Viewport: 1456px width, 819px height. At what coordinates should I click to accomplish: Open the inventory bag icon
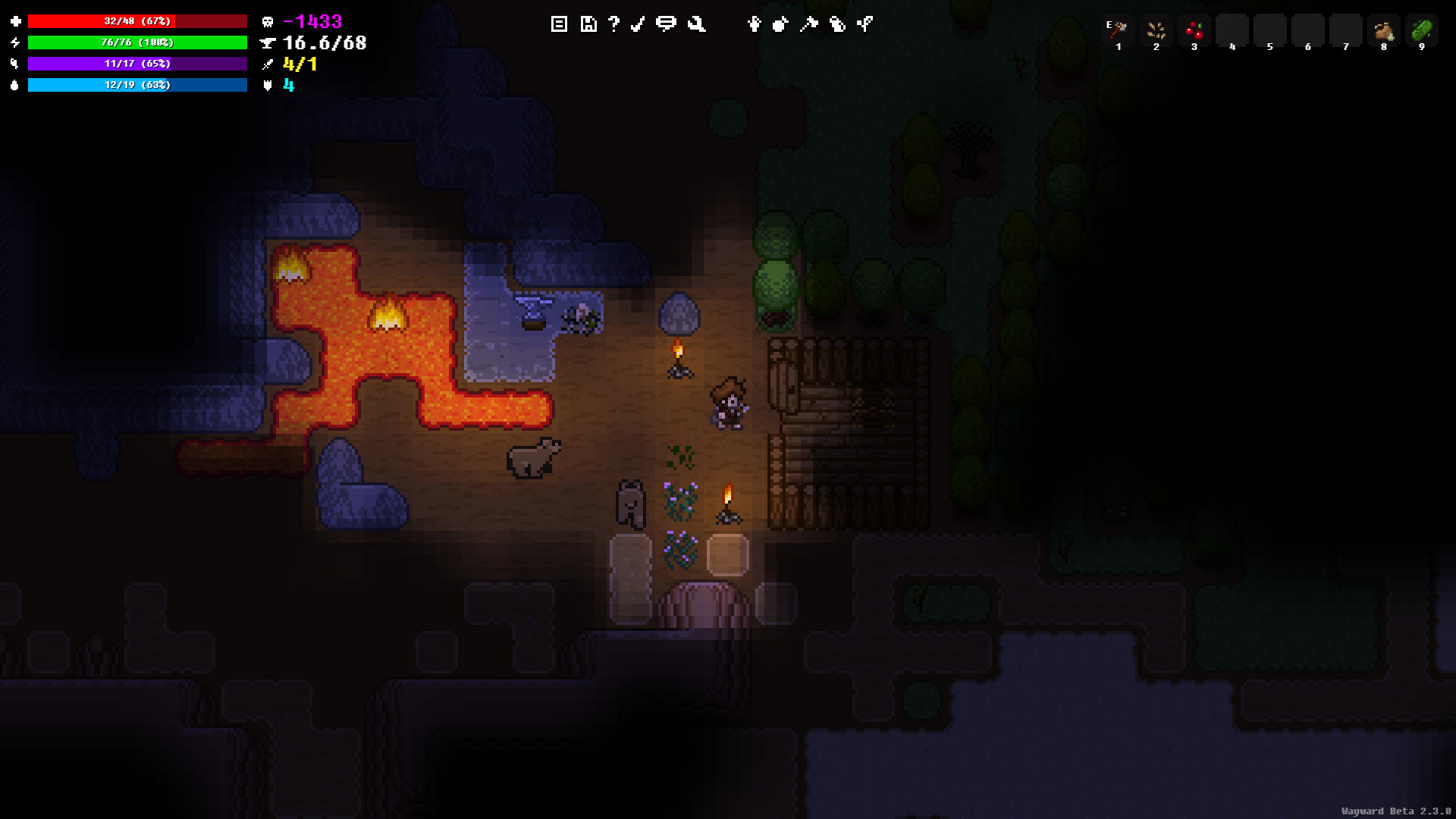(780, 24)
